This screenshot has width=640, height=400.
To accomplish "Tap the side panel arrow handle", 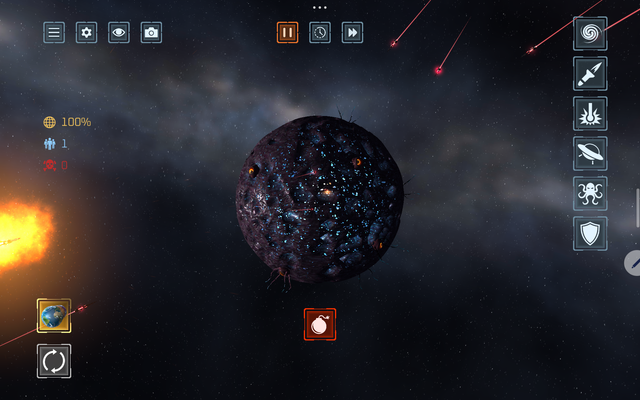I will coord(634,263).
